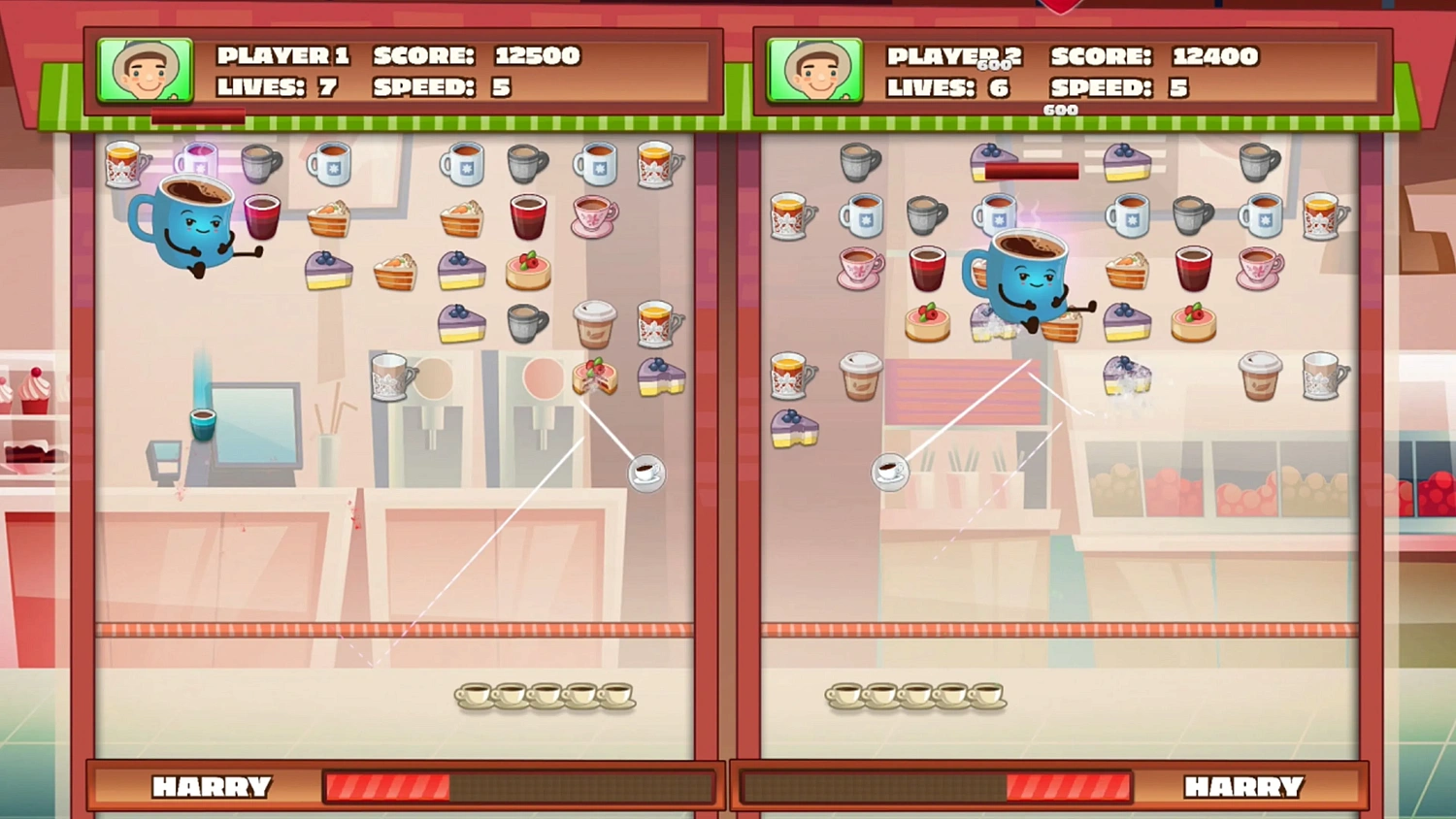Click Player 2 score value 12400
This screenshot has height=819, width=1456.
coord(1215,56)
